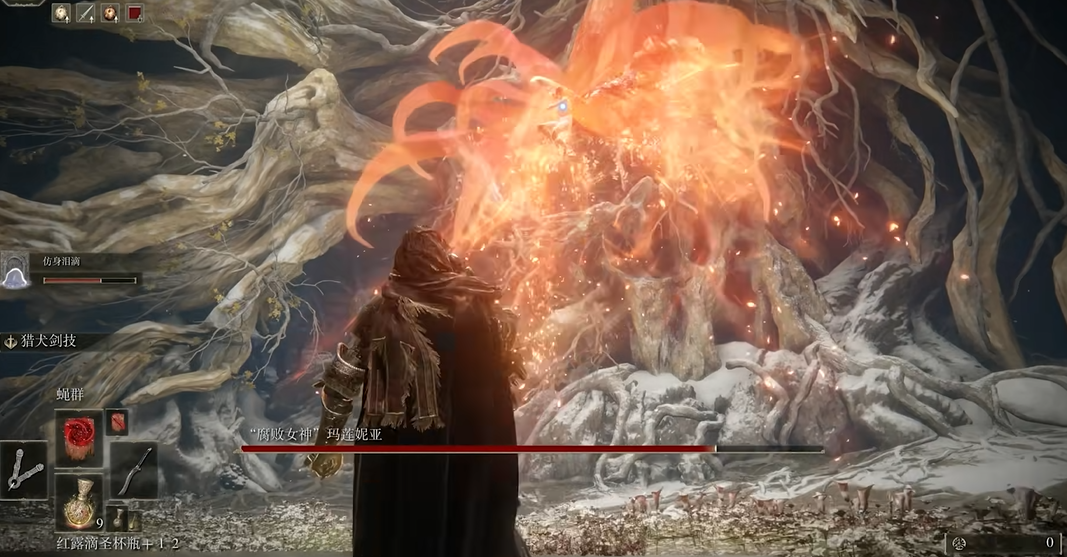This screenshot has height=557, width=1067.
Task: Click the small red talisman slot beside the spell
Action: pyautogui.click(x=116, y=422)
